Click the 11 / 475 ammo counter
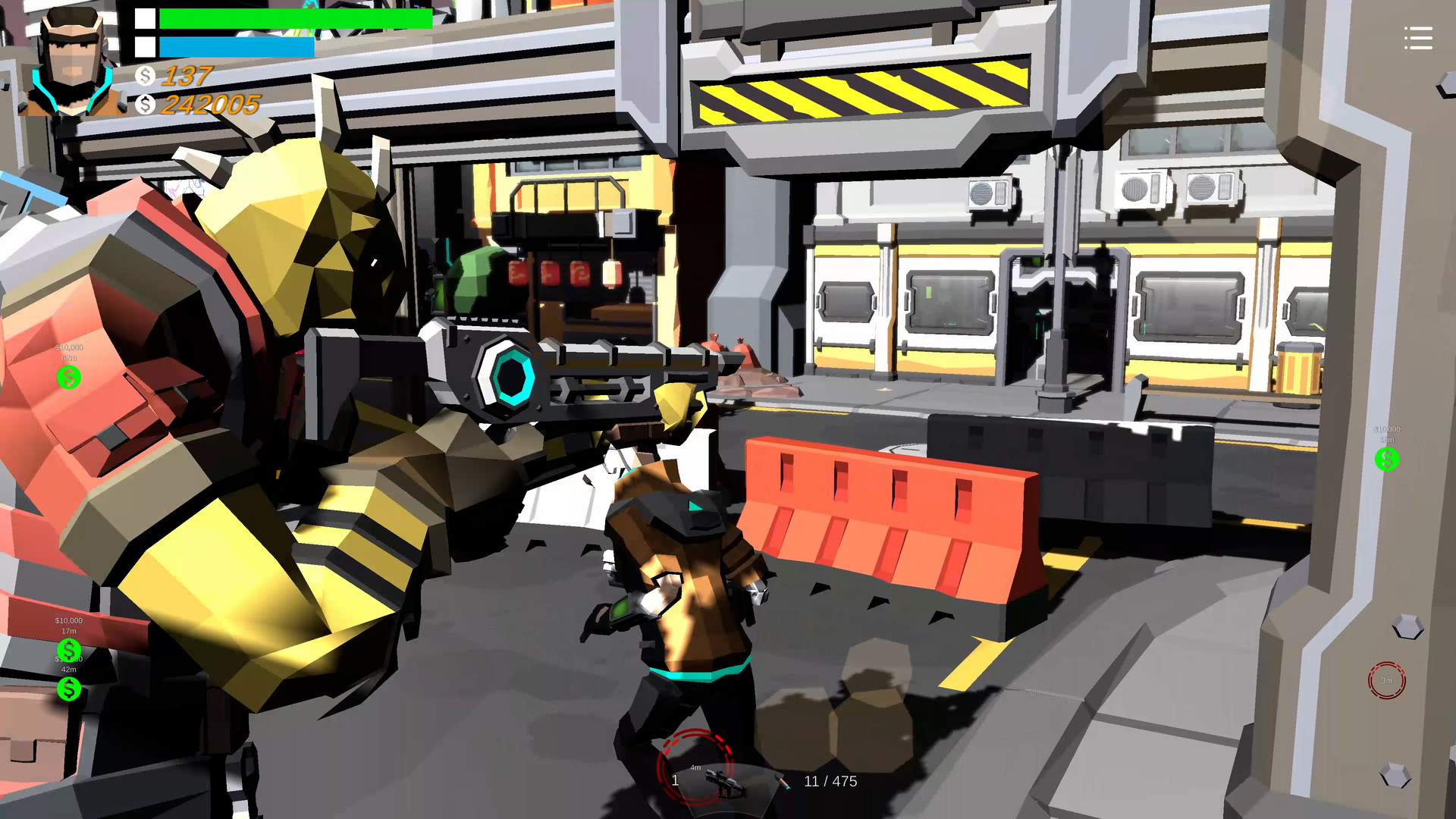Screen dimensions: 1456x819 [x=830, y=781]
